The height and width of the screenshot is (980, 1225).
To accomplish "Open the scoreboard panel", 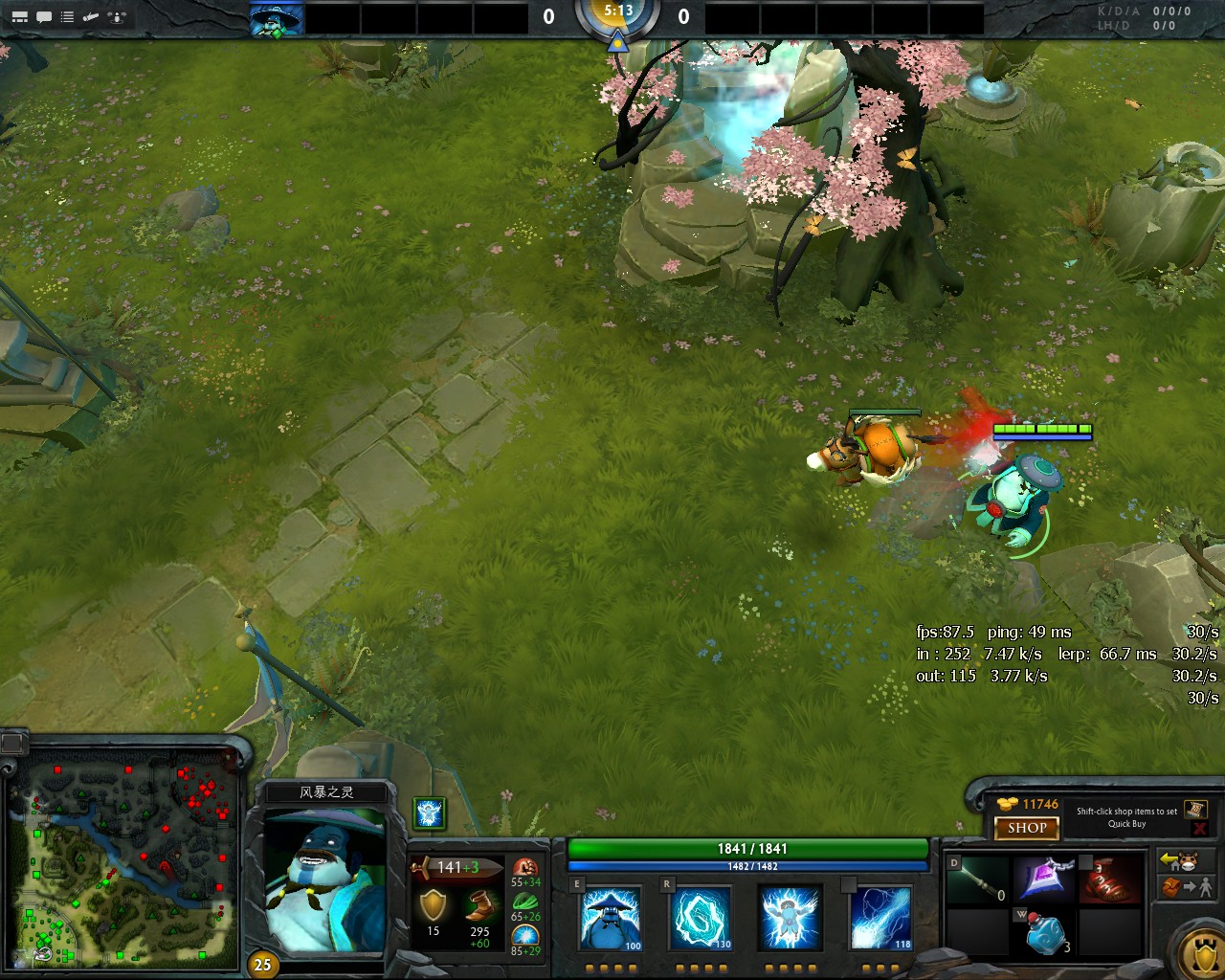I will [x=19, y=15].
